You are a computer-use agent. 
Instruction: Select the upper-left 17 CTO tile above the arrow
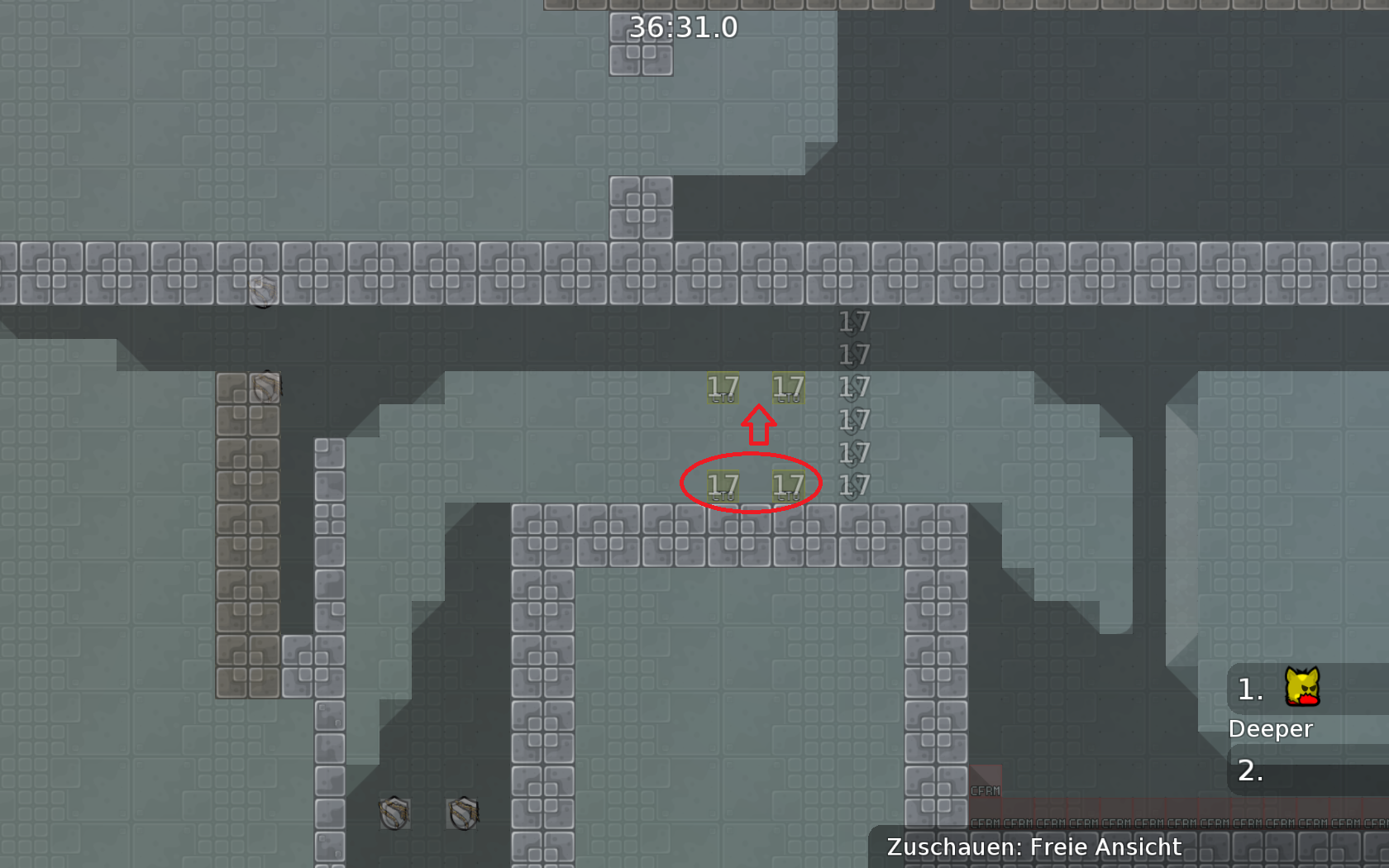(x=724, y=386)
